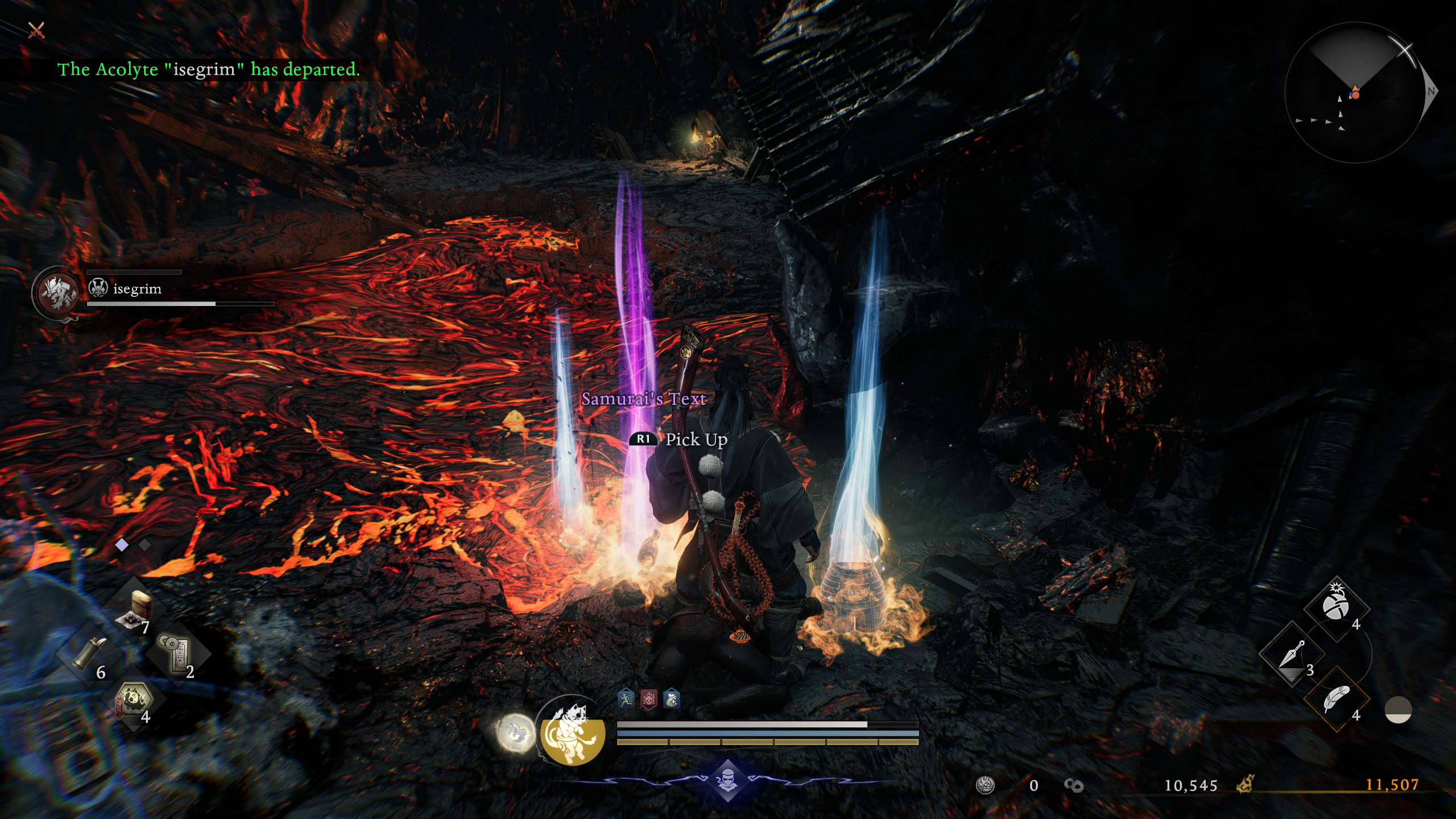The width and height of the screenshot is (1456, 819).
Task: Click isegrim's helmet icon on the enemy bar
Action: 97,287
